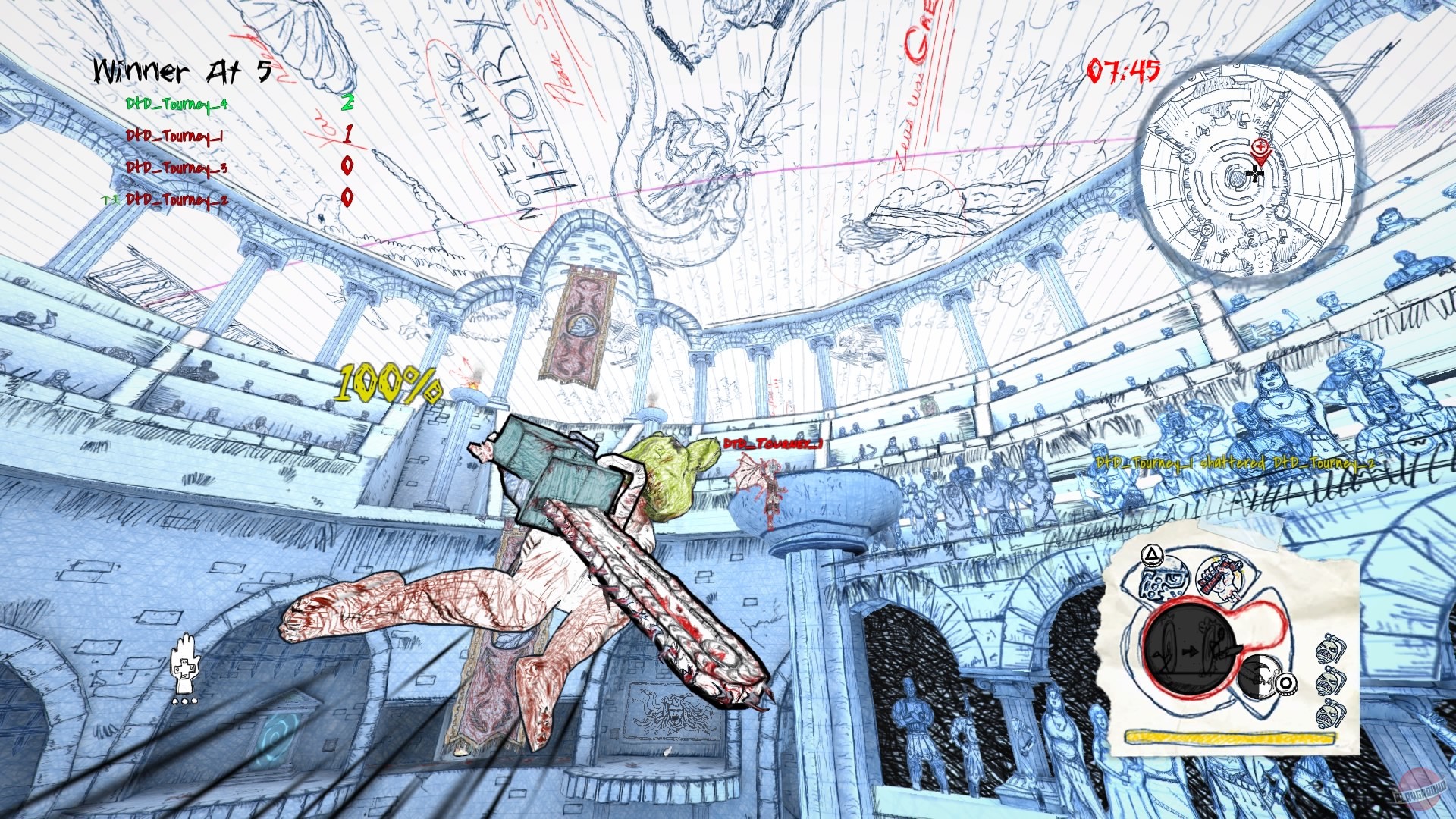Open the red player marker on the minimap
1456x819 pixels.
click(x=1261, y=149)
